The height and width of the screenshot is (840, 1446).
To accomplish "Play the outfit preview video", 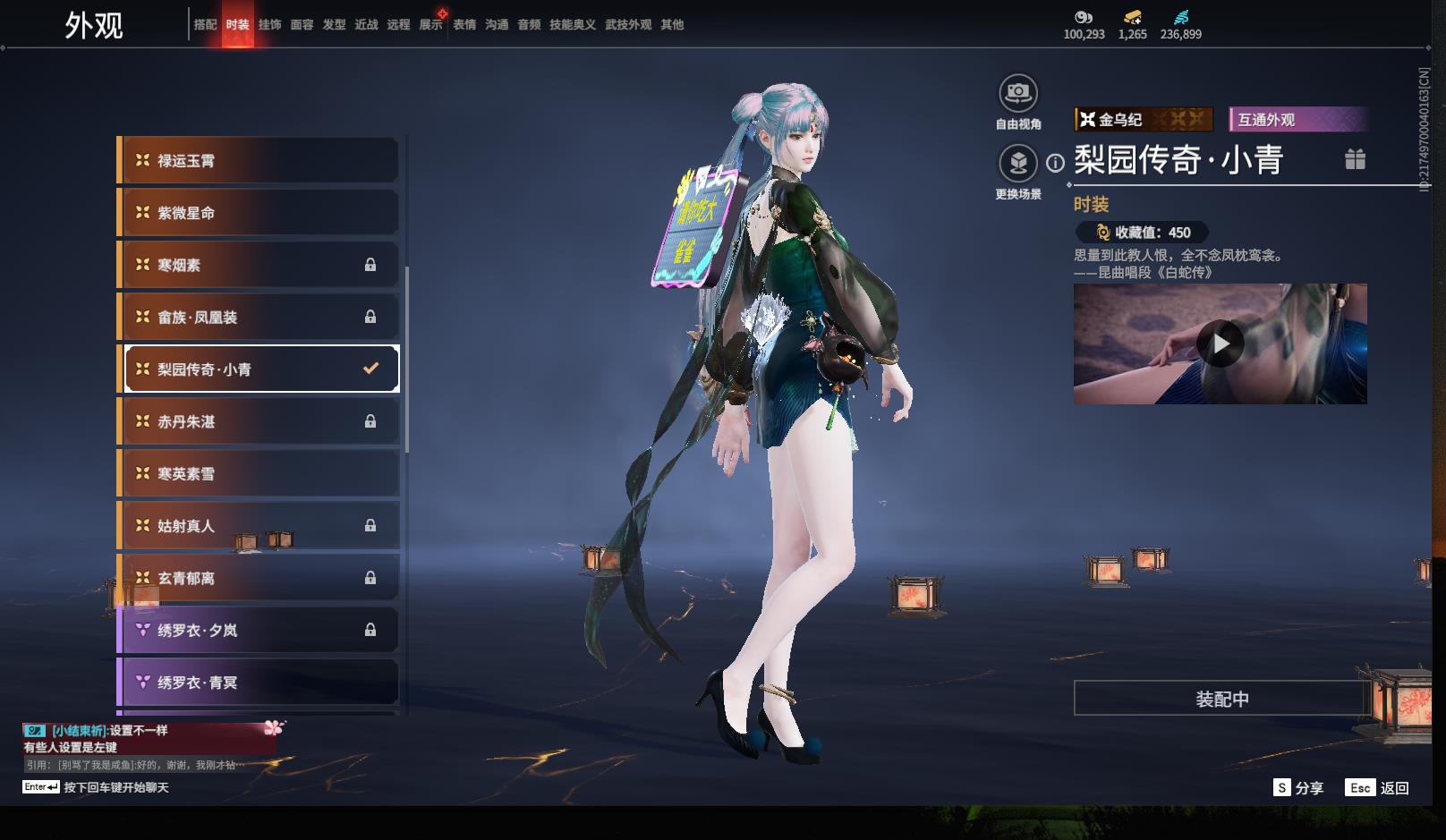I will coord(1221,344).
